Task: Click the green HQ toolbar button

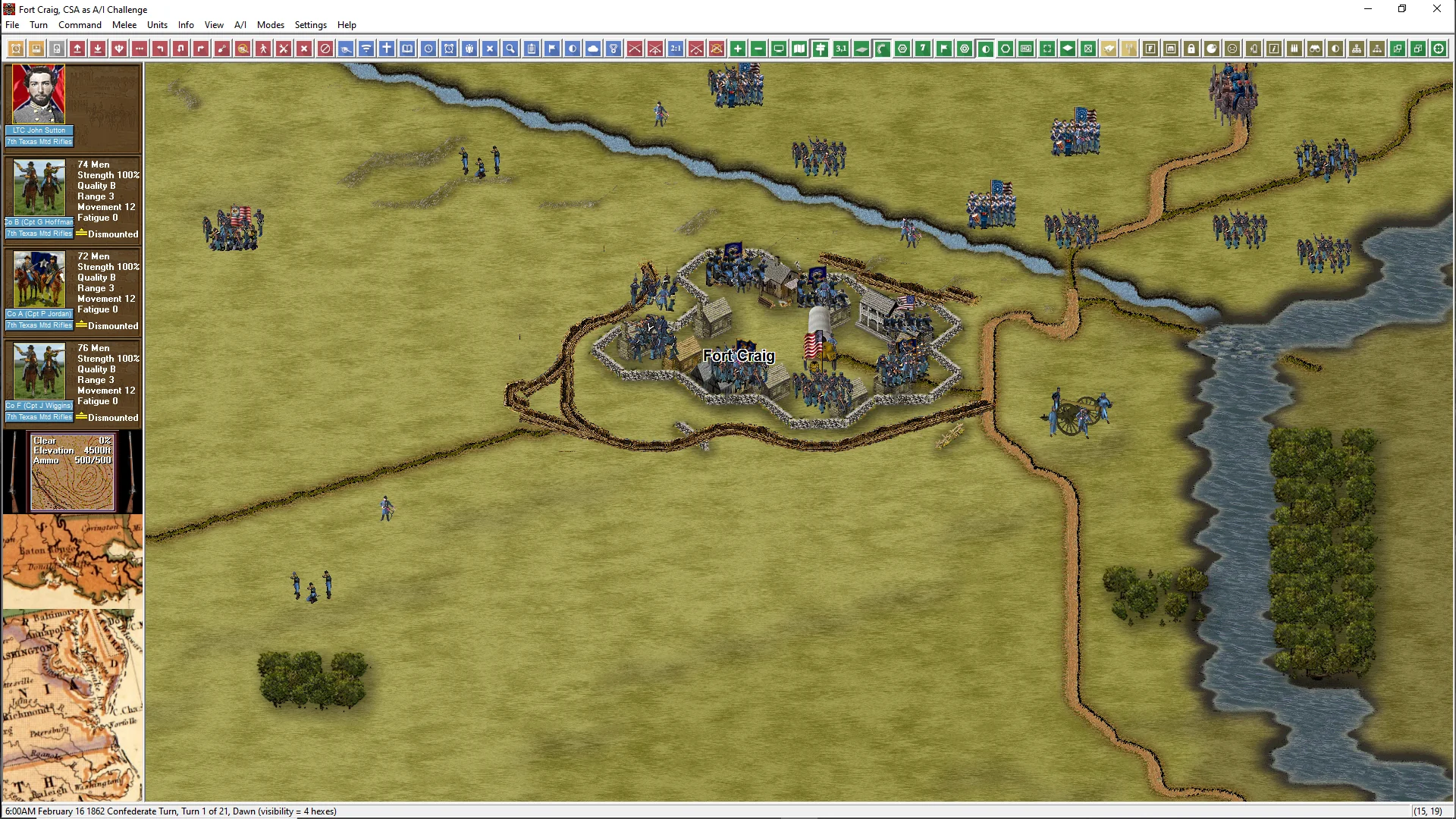Action: (1026, 49)
